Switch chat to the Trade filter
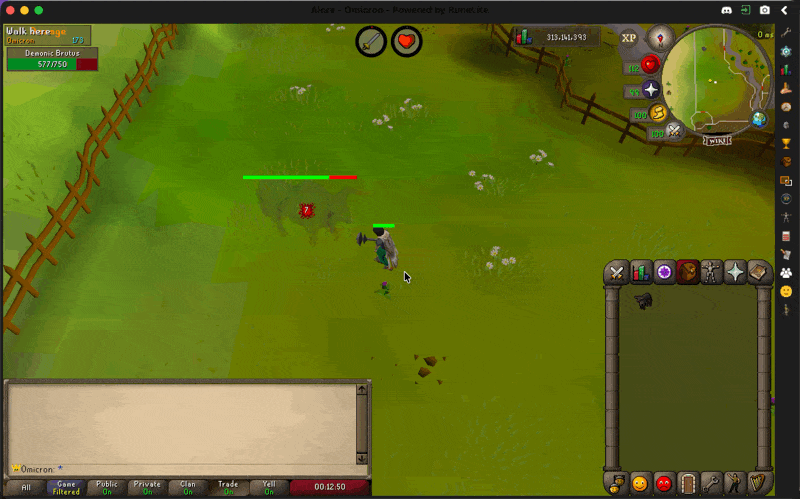 click(228, 488)
